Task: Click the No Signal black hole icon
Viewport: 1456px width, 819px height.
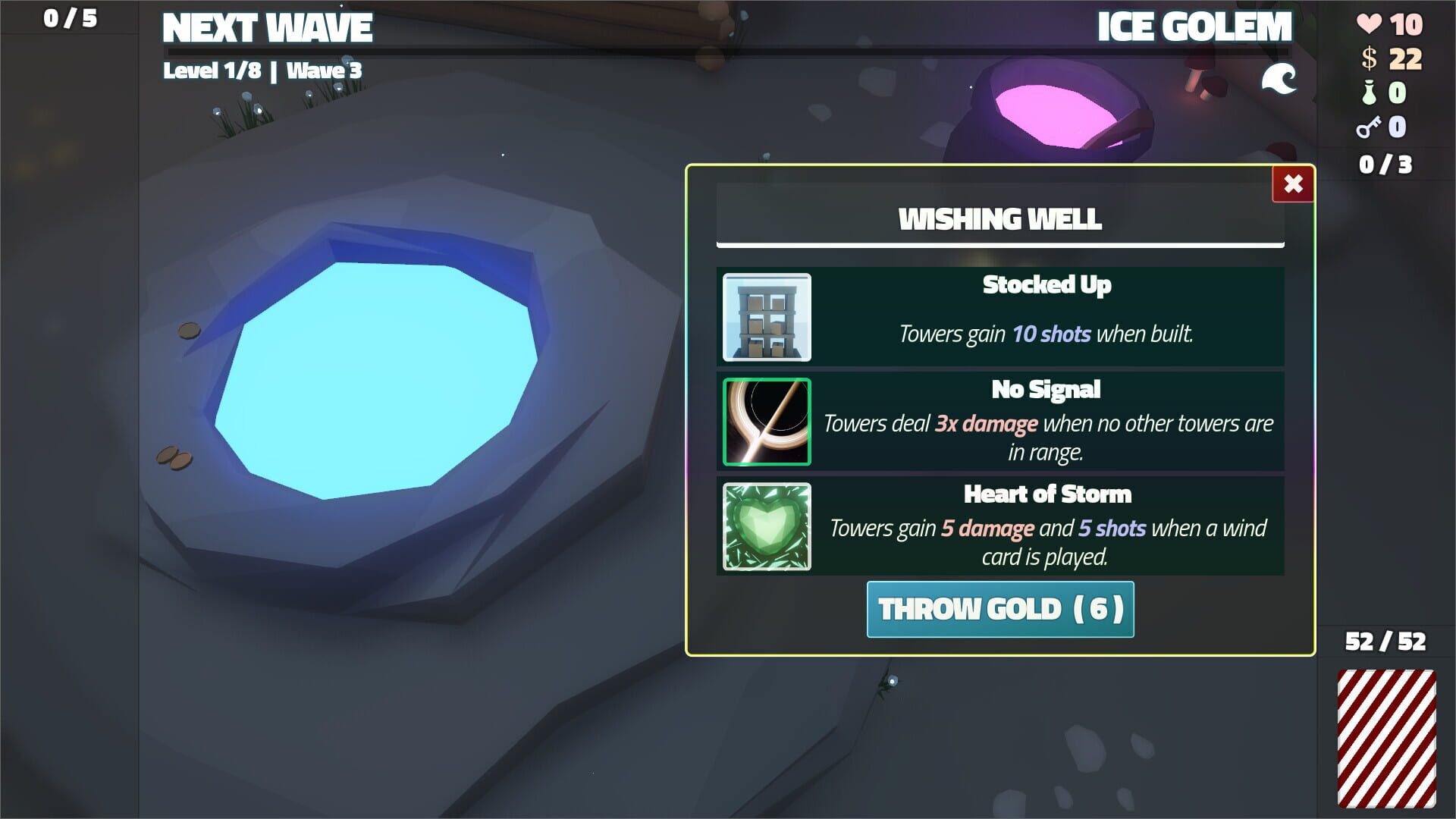Action: click(x=767, y=422)
